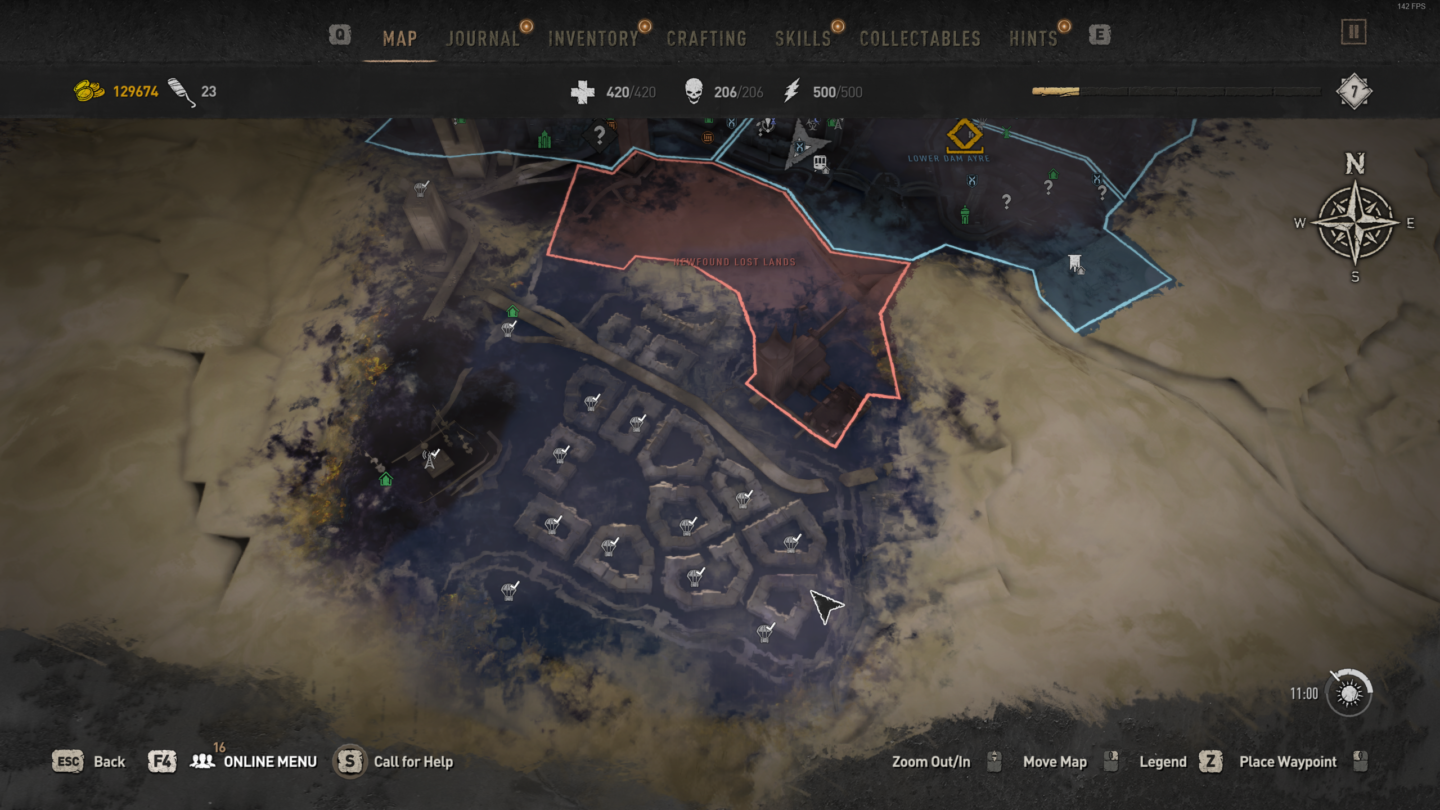
Task: Switch to the INVENTORY tab
Action: tap(592, 37)
